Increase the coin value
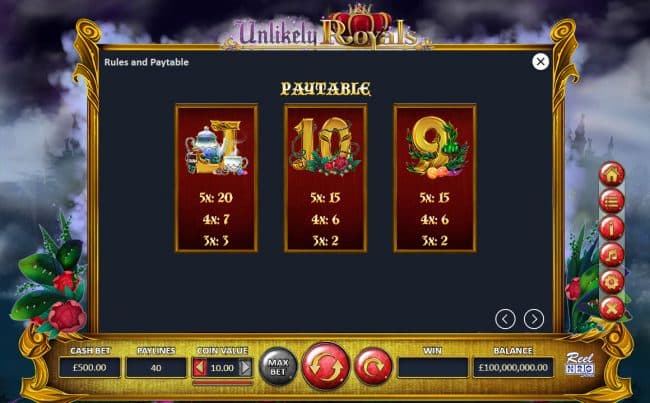The image size is (650, 403). coord(246,368)
